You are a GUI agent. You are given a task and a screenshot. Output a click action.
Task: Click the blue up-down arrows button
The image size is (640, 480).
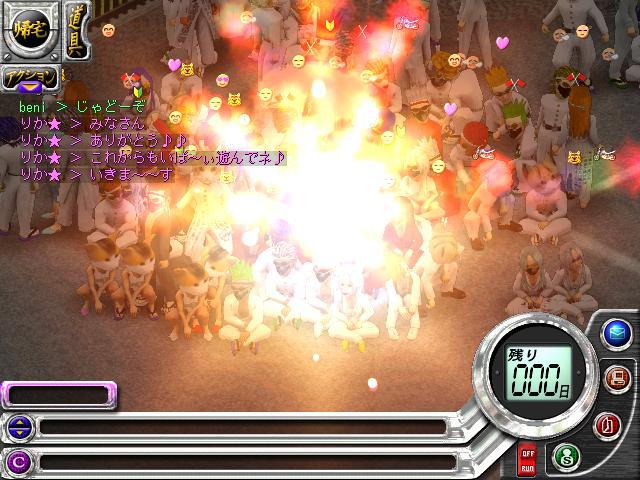(x=17, y=428)
